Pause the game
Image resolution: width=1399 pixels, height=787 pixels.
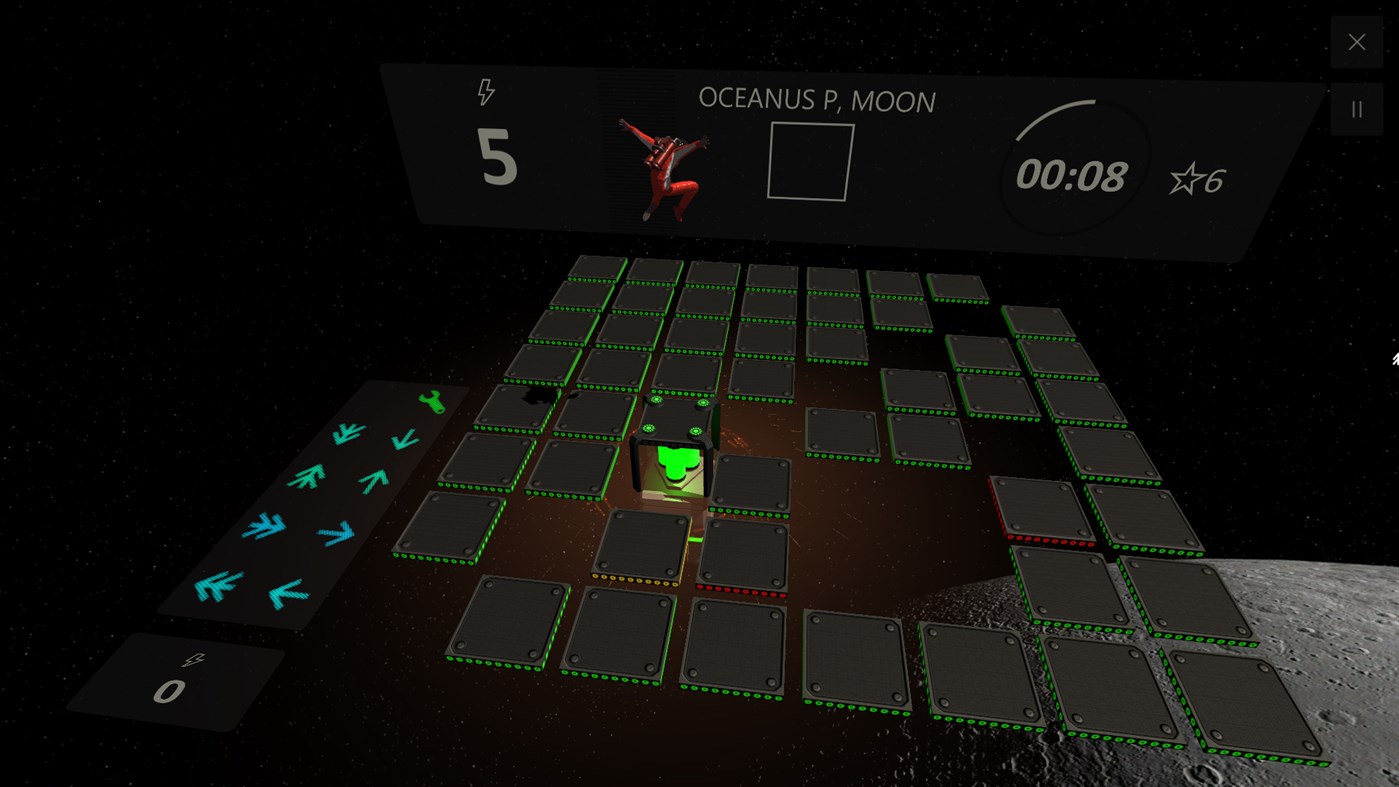(x=1356, y=108)
